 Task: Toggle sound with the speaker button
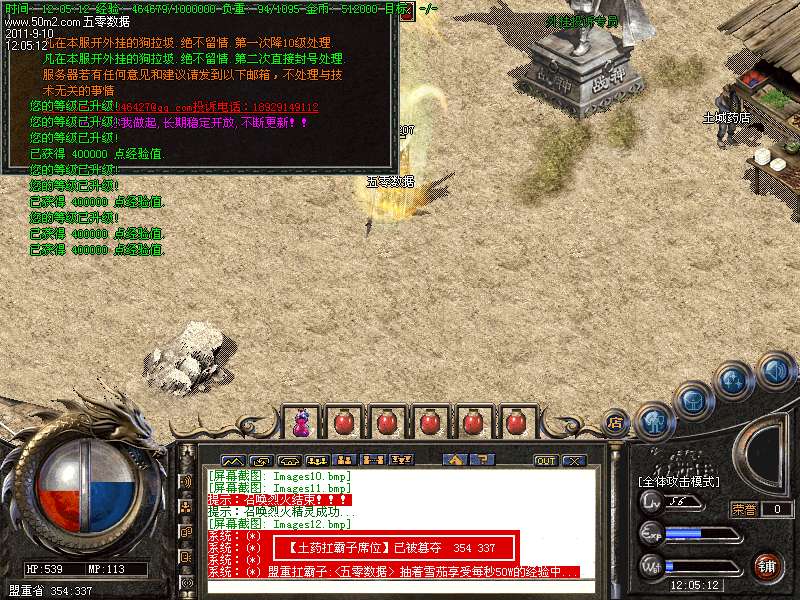tap(774, 372)
